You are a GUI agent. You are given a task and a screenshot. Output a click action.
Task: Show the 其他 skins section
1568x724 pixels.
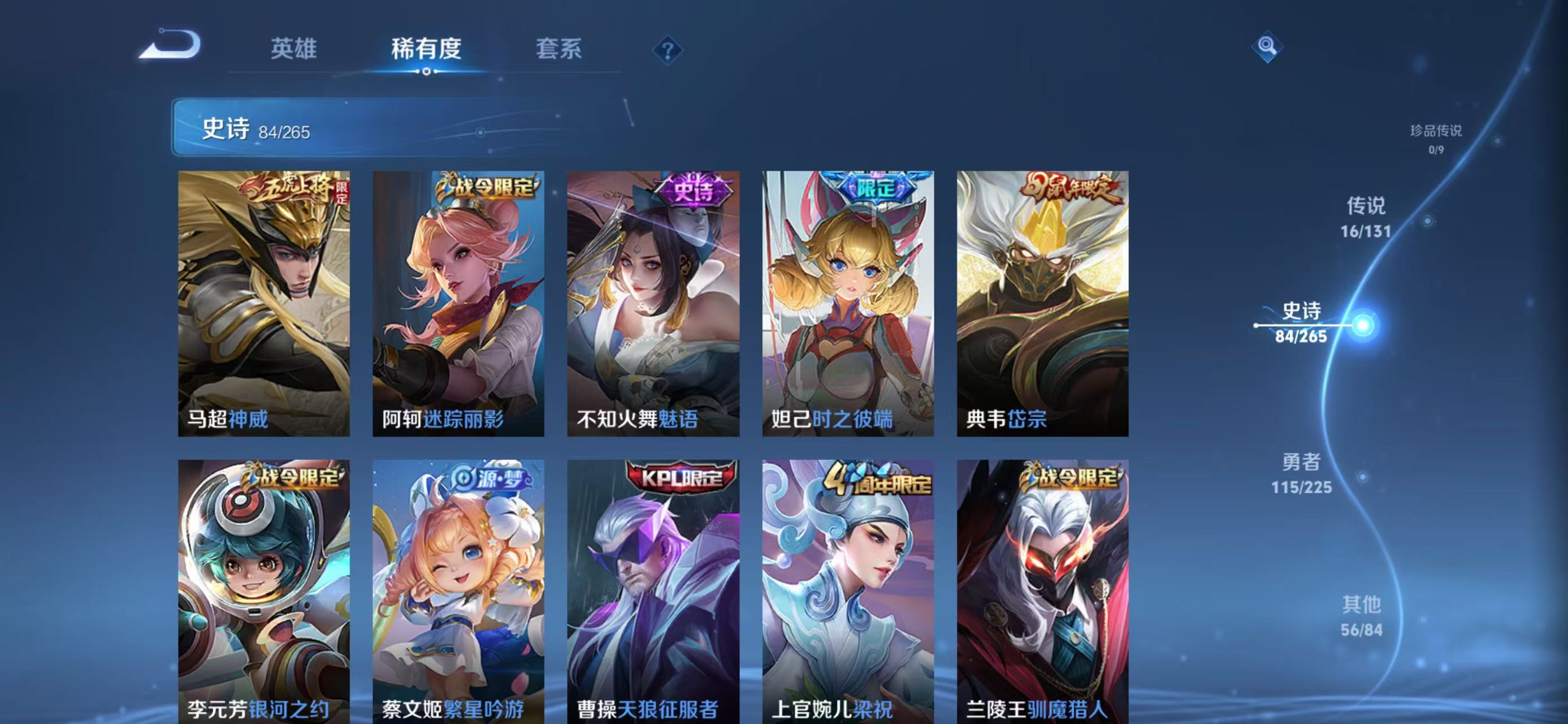[1362, 615]
